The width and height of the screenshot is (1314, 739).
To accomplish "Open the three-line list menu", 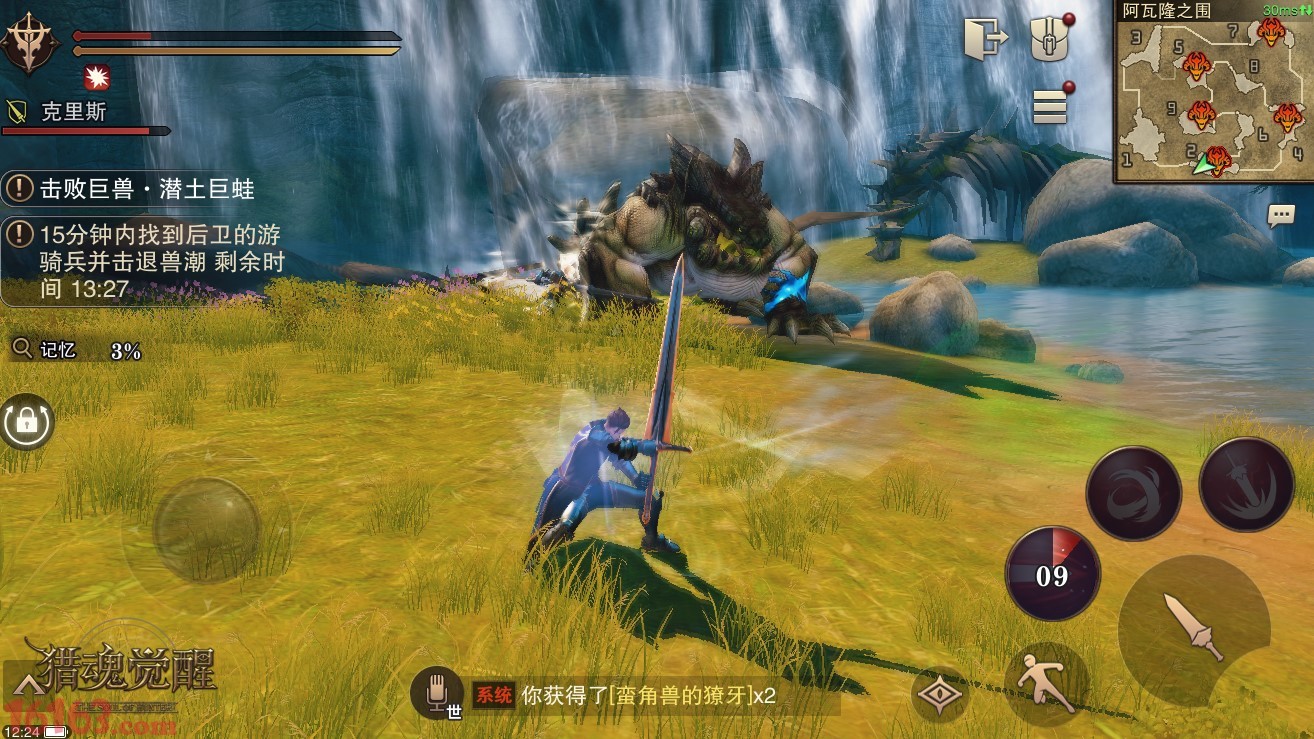I will pos(1049,105).
